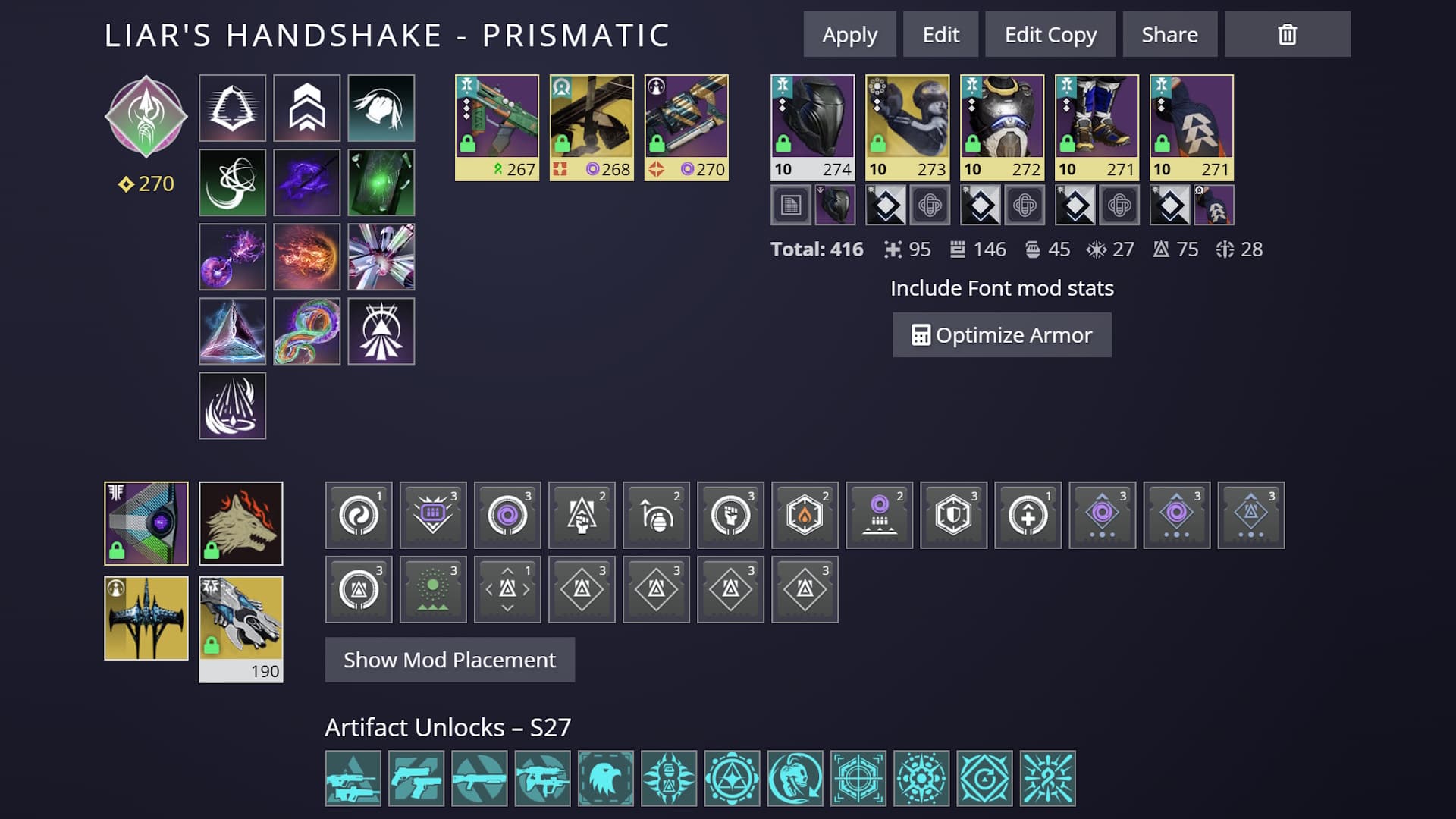Click the trash icon to delete the loadout
The image size is (1456, 819).
(x=1286, y=33)
